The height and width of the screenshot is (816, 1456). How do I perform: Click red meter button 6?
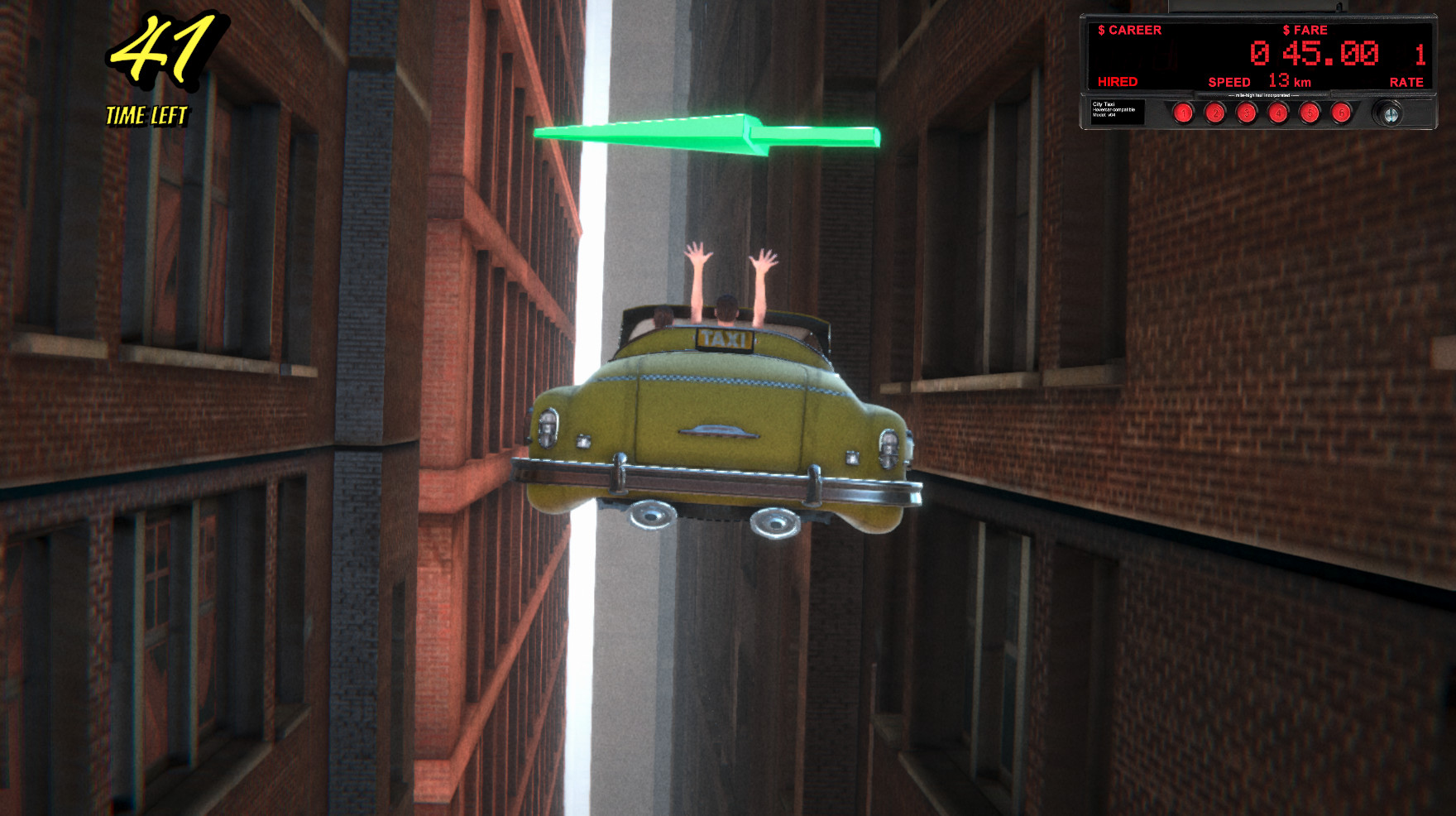[1340, 113]
